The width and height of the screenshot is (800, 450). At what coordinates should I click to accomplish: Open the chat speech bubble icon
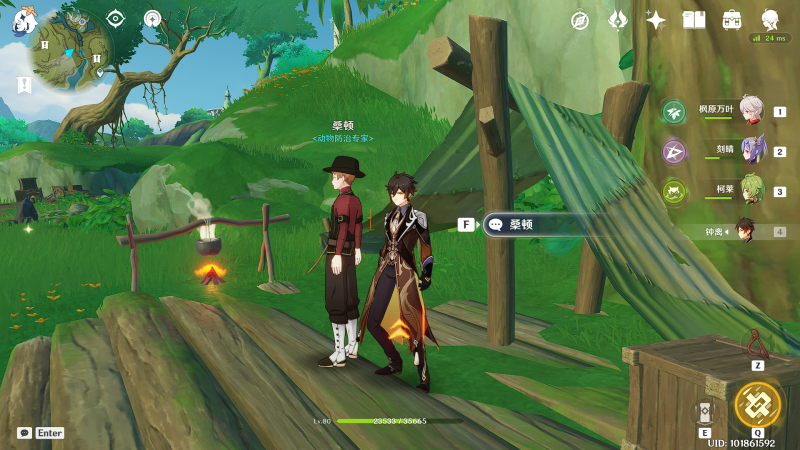pyautogui.click(x=24, y=433)
